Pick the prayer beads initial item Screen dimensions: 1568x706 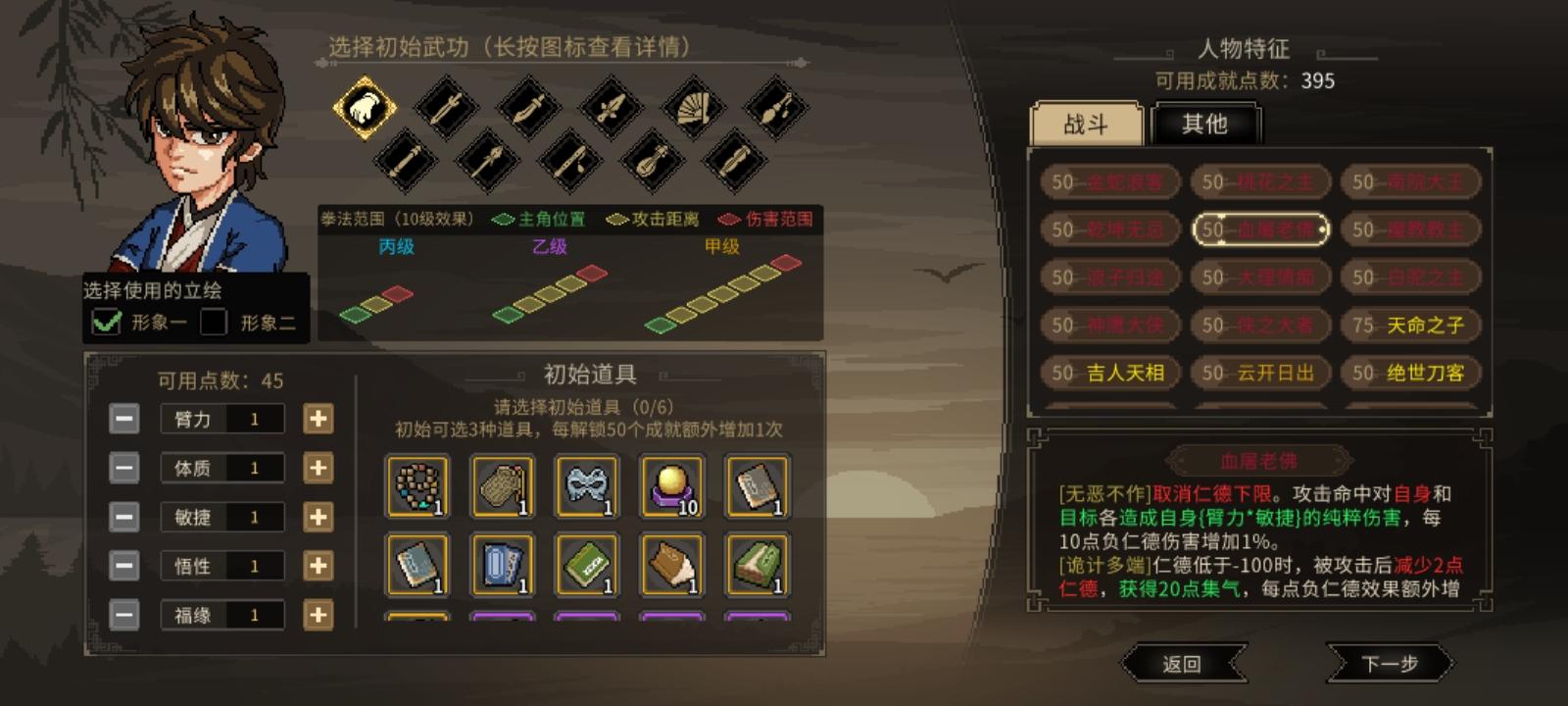tap(416, 485)
